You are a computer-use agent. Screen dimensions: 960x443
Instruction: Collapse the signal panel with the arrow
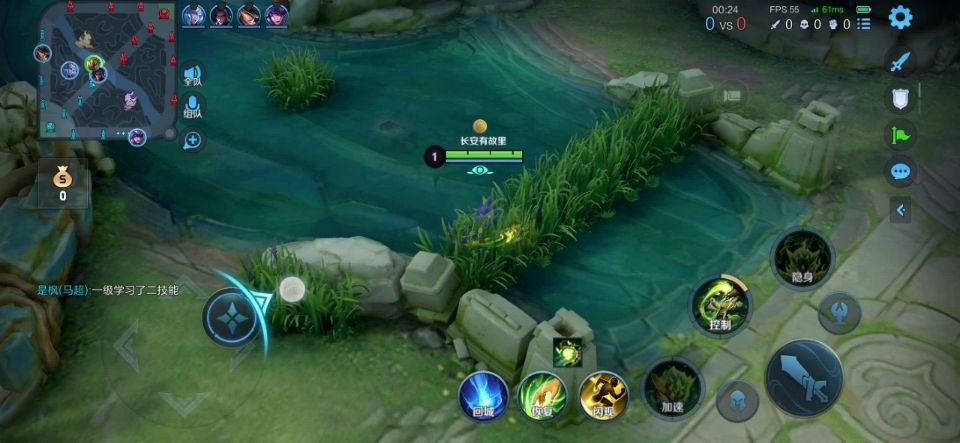tap(901, 210)
